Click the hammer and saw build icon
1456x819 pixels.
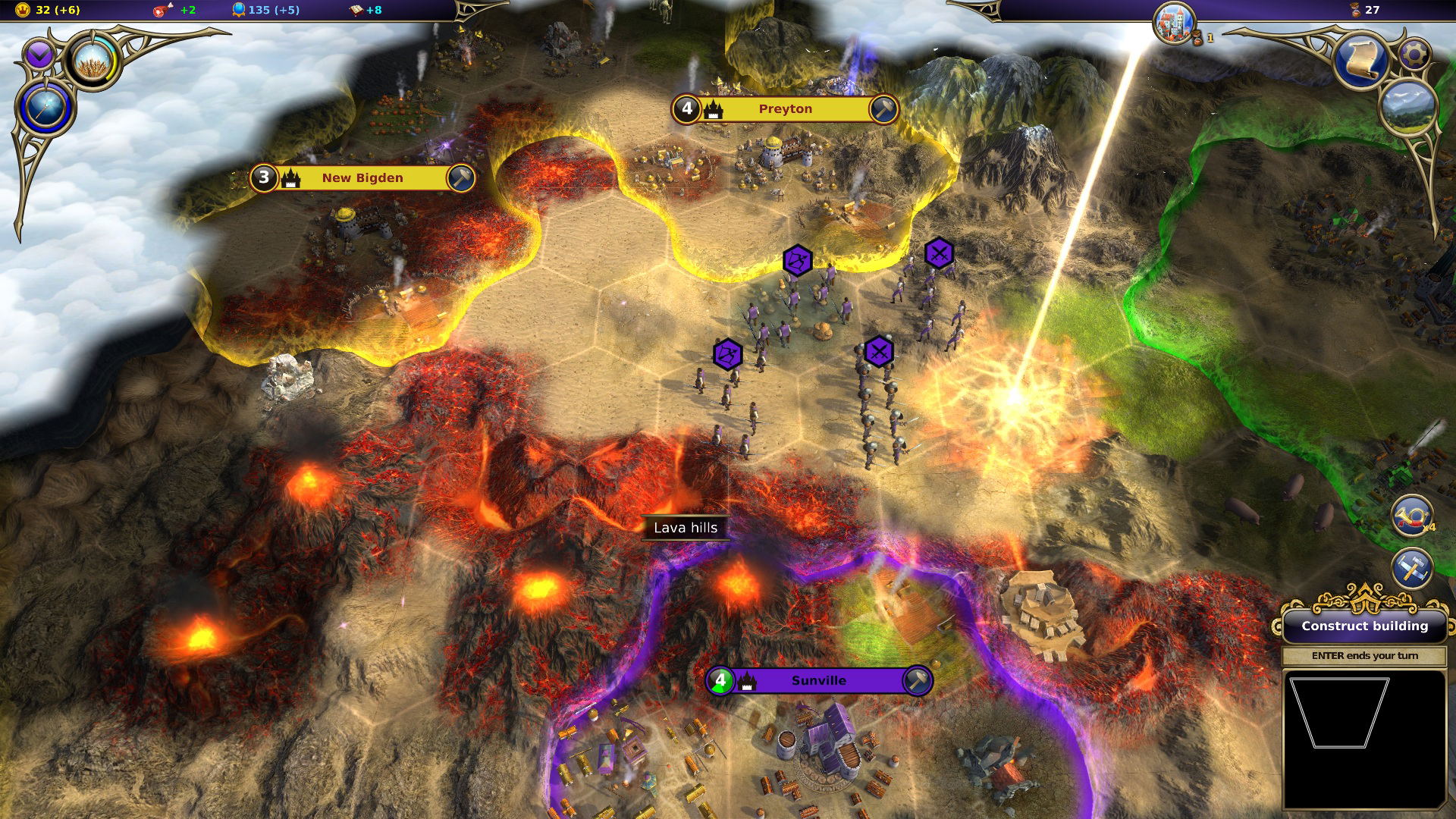(1412, 569)
